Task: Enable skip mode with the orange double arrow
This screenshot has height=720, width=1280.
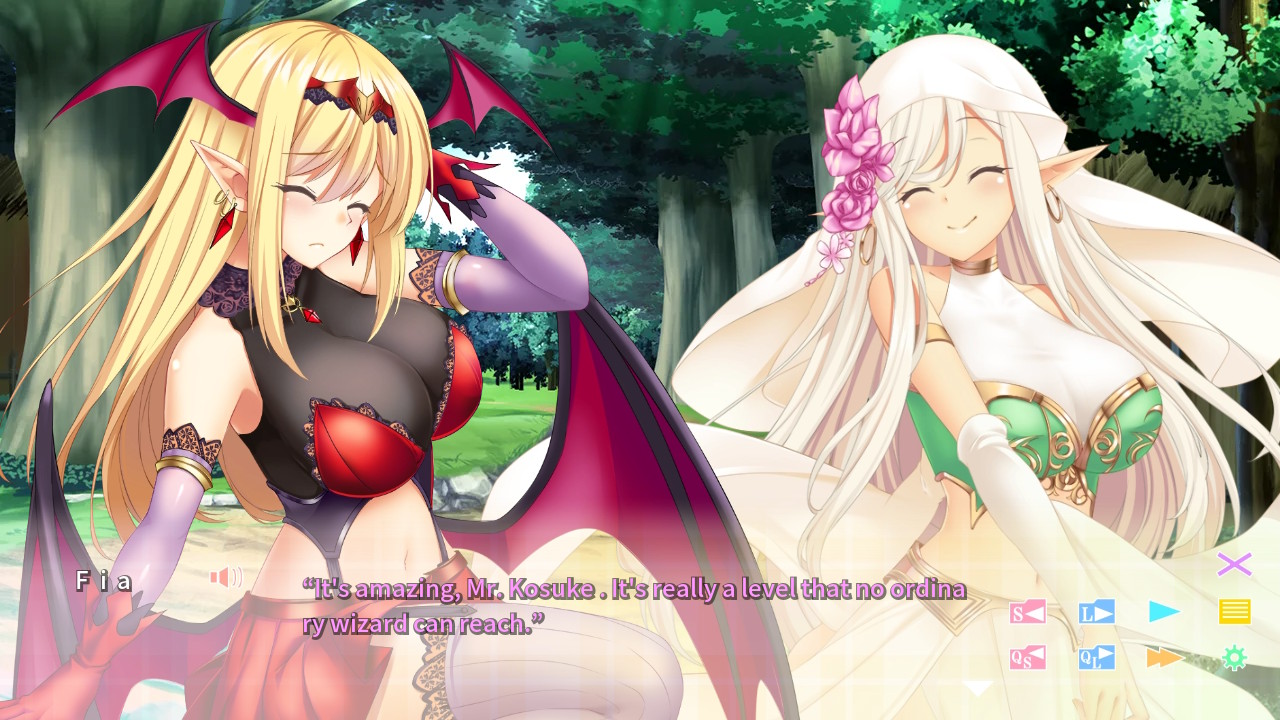Action: pyautogui.click(x=1164, y=657)
